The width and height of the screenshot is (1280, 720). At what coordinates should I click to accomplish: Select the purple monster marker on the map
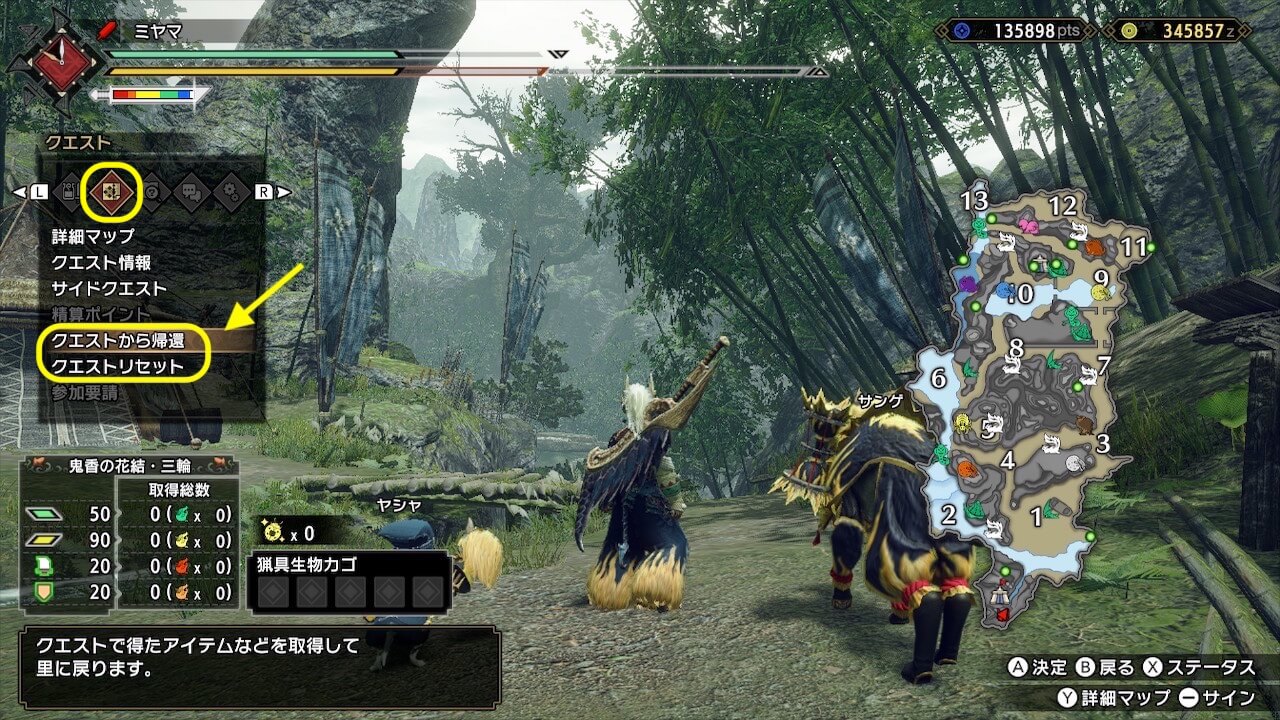(967, 284)
